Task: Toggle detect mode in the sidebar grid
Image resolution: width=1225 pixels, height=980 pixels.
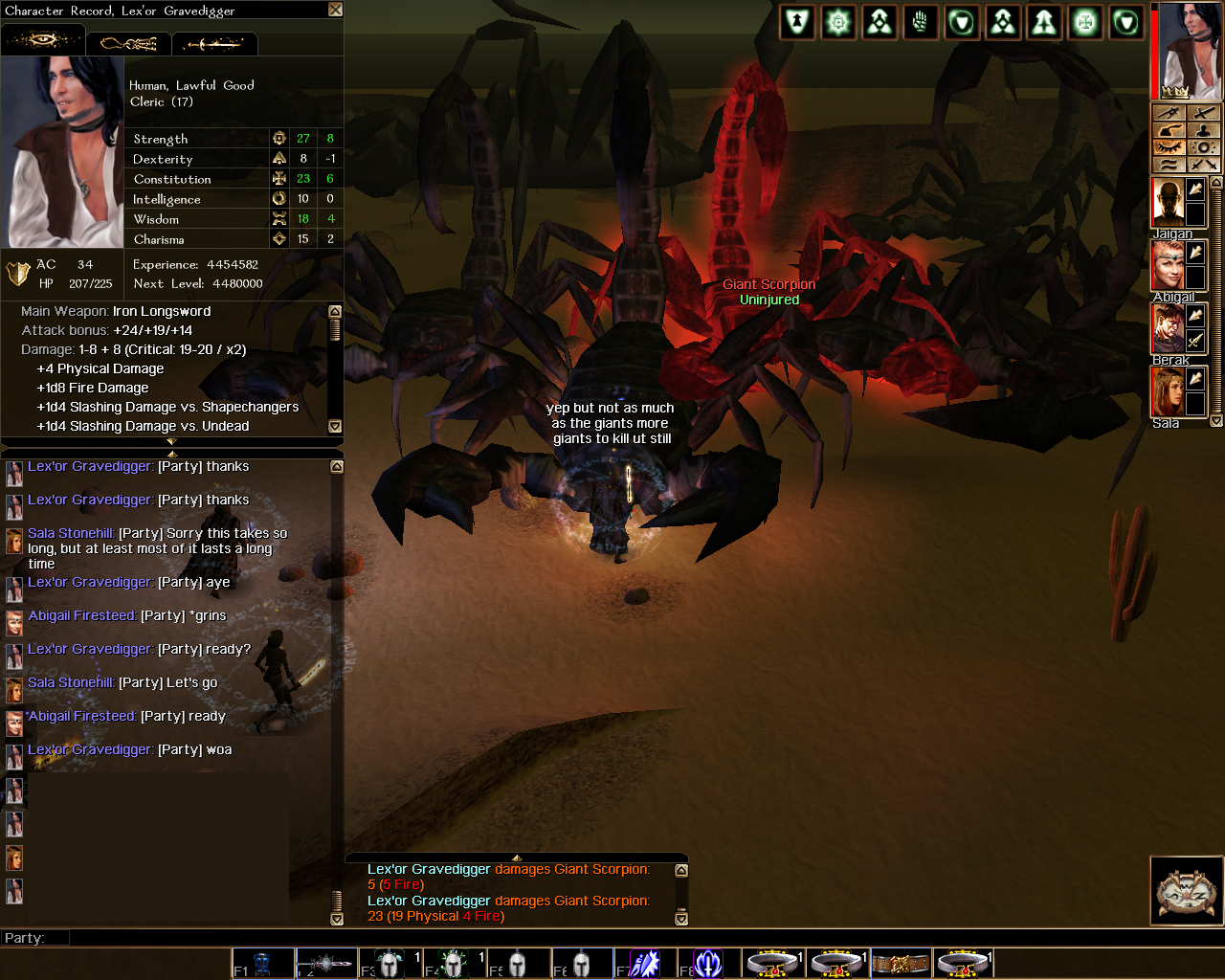Action: 1204,147
